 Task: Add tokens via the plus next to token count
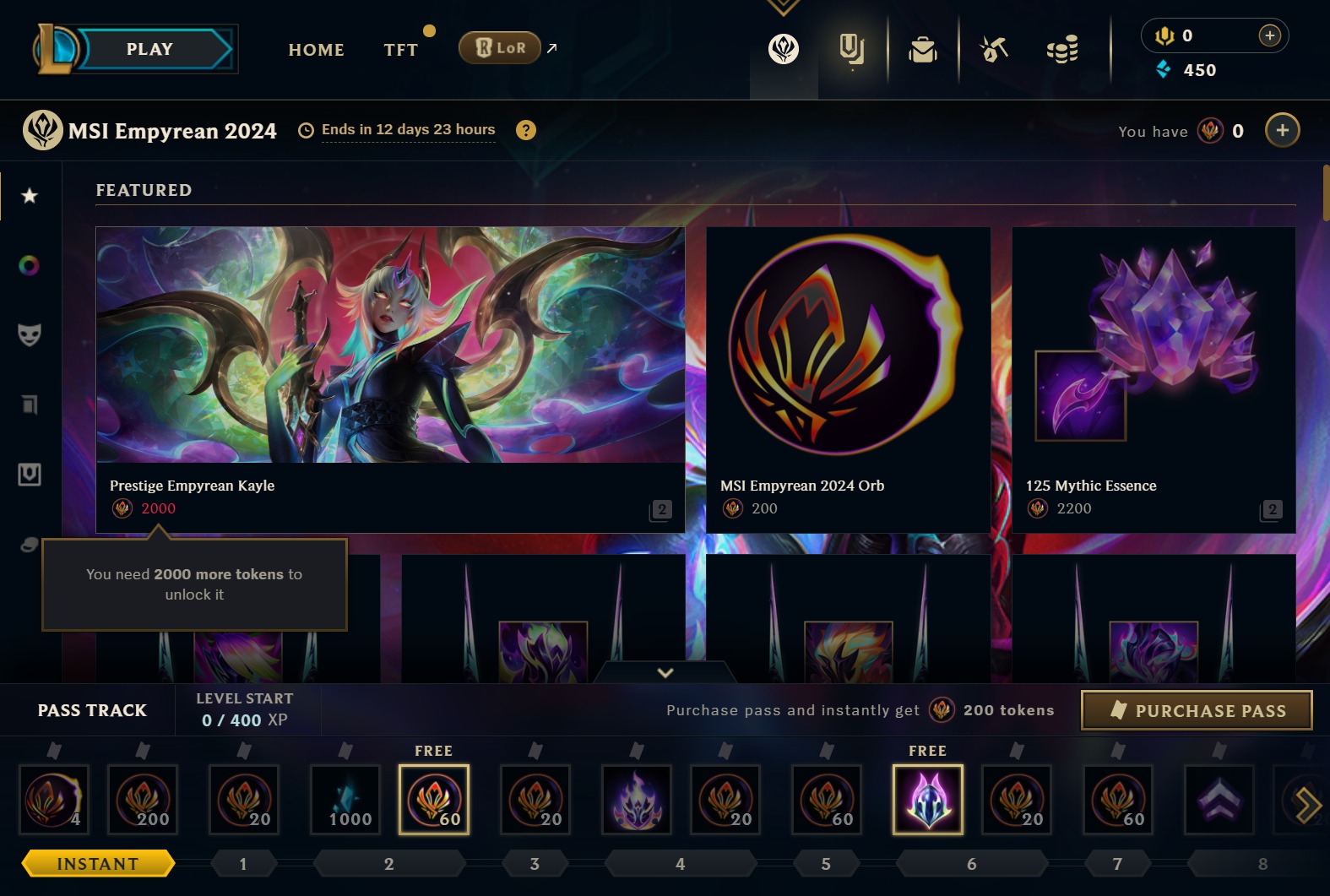1282,130
